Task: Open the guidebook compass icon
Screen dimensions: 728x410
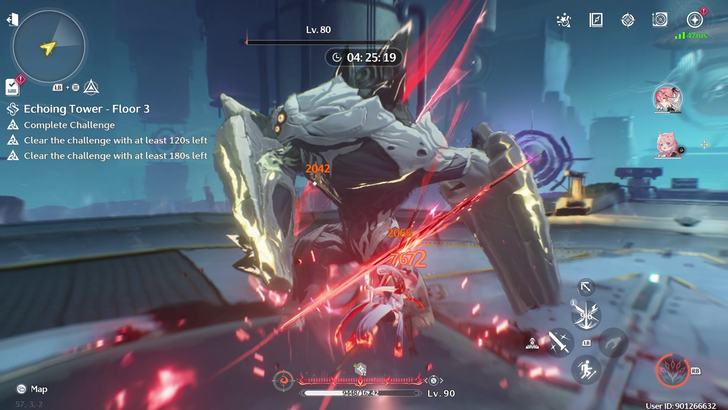Action: pyautogui.click(x=596, y=20)
